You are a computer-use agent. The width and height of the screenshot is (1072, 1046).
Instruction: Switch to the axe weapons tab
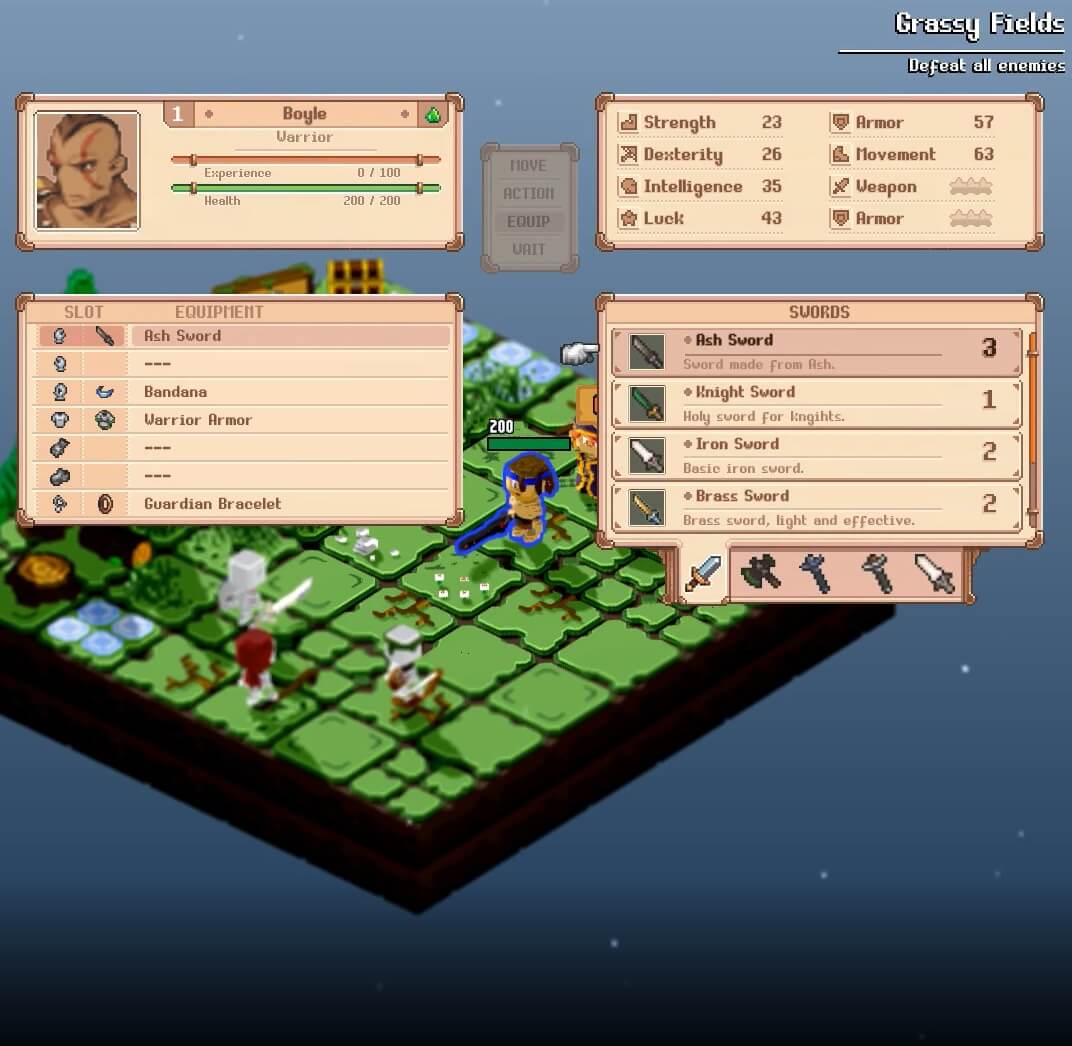point(760,573)
